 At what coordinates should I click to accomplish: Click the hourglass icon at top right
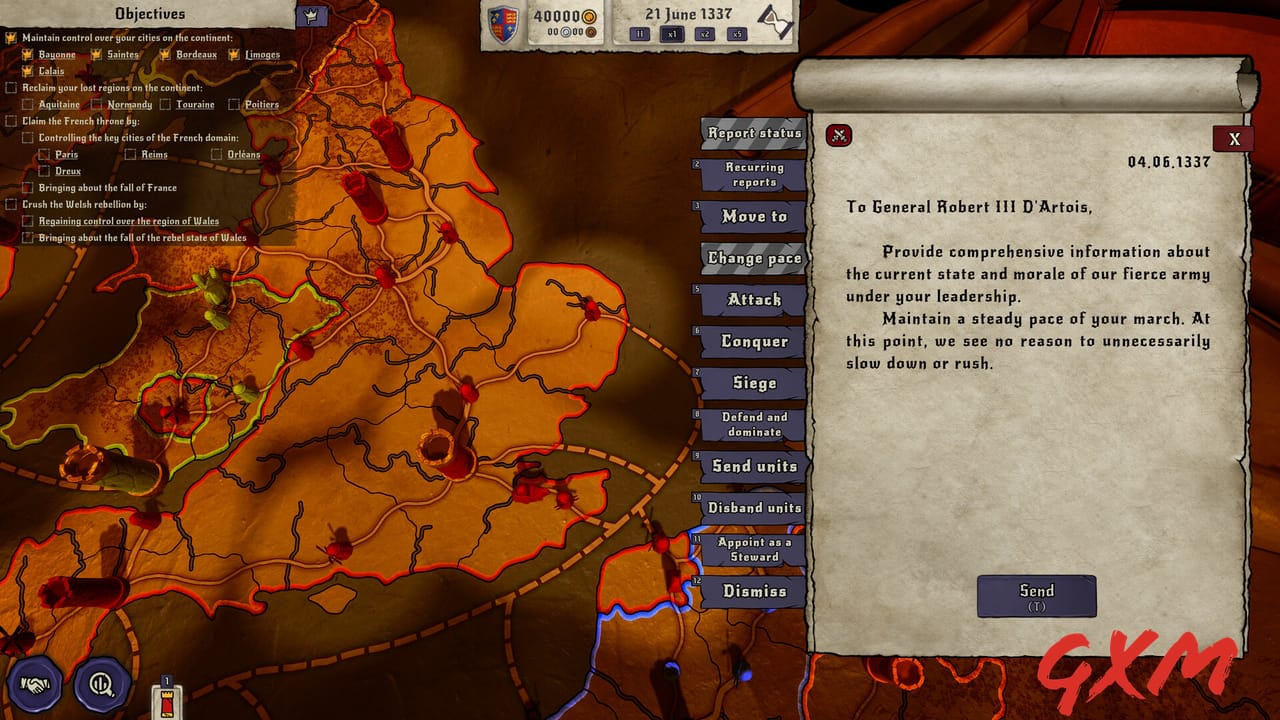(775, 24)
